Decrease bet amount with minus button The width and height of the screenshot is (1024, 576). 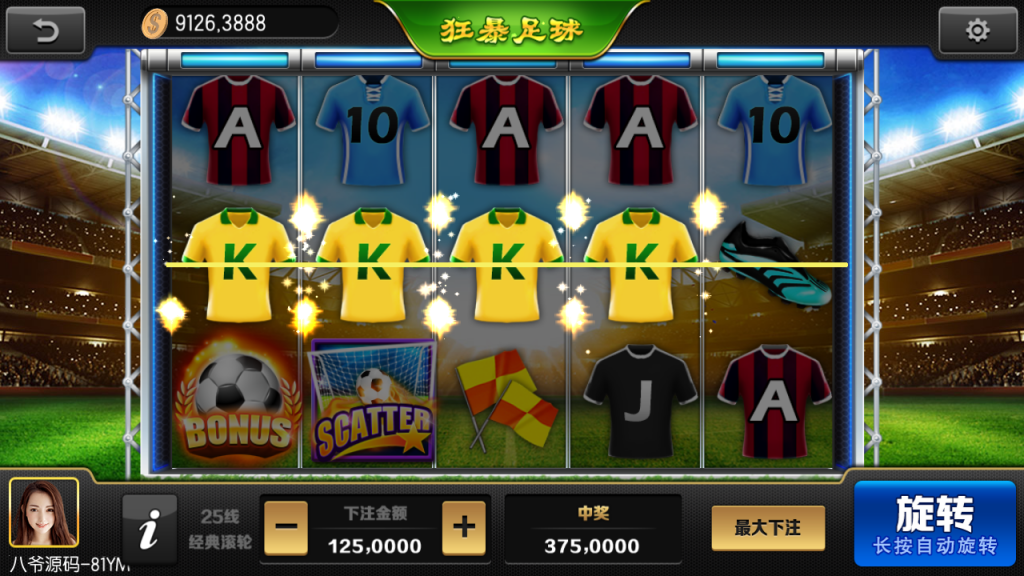pyautogui.click(x=285, y=526)
